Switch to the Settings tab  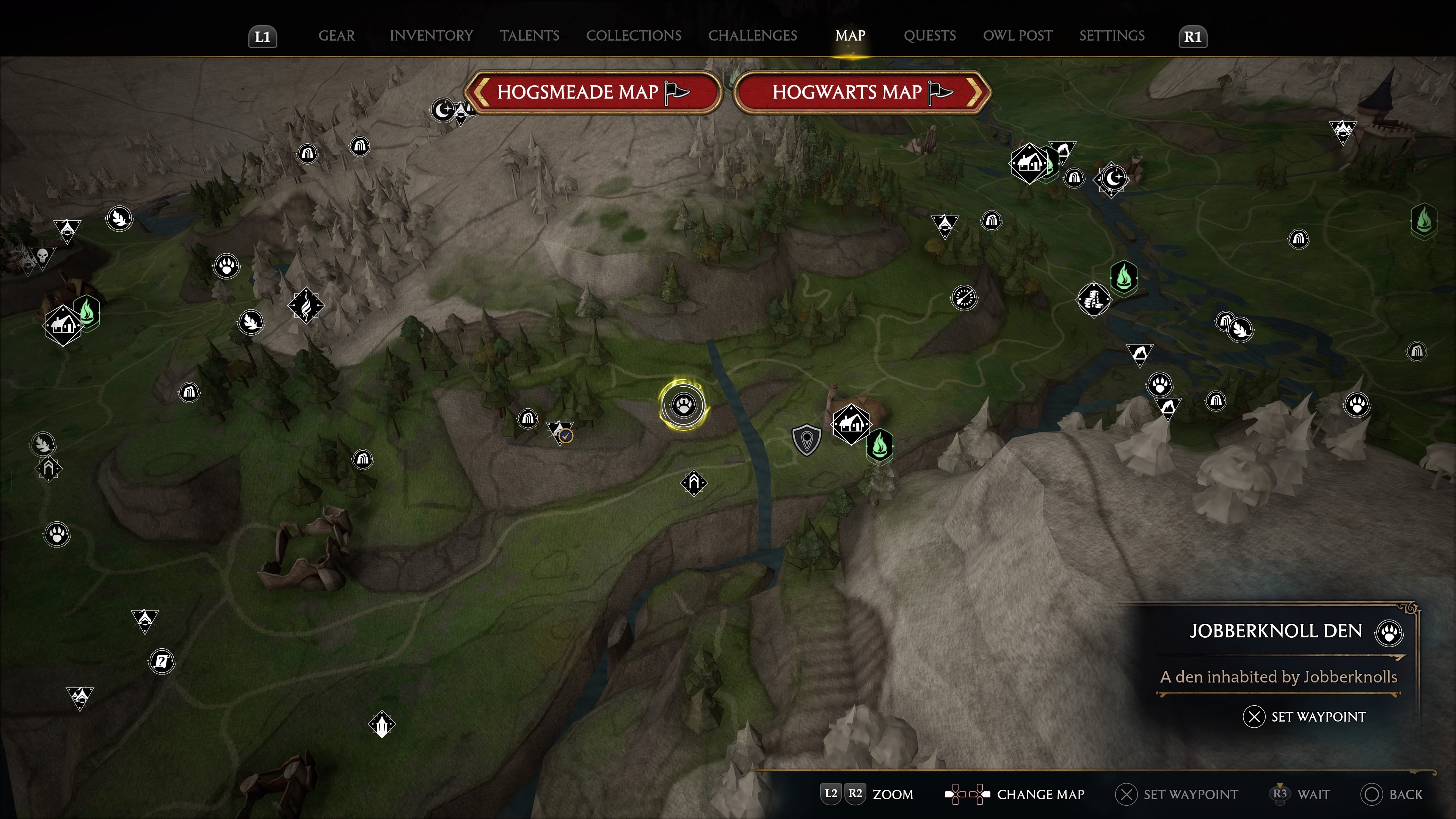(x=1111, y=36)
